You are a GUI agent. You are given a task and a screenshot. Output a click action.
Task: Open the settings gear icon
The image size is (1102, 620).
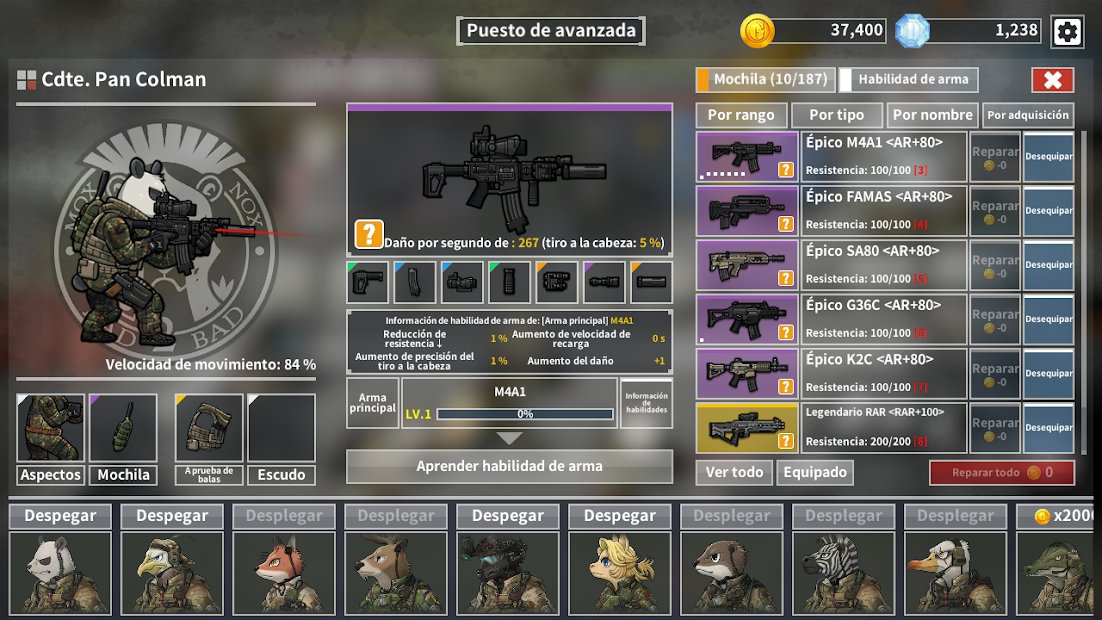click(x=1067, y=32)
